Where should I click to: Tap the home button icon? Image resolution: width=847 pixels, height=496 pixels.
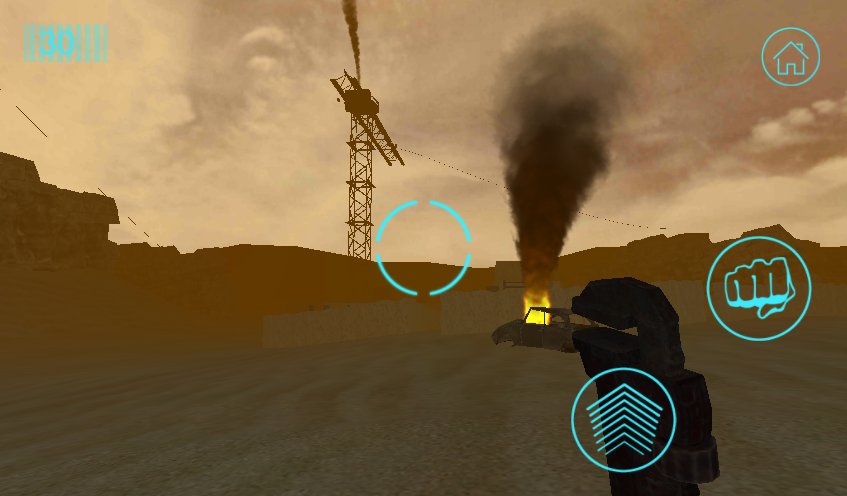[x=791, y=56]
